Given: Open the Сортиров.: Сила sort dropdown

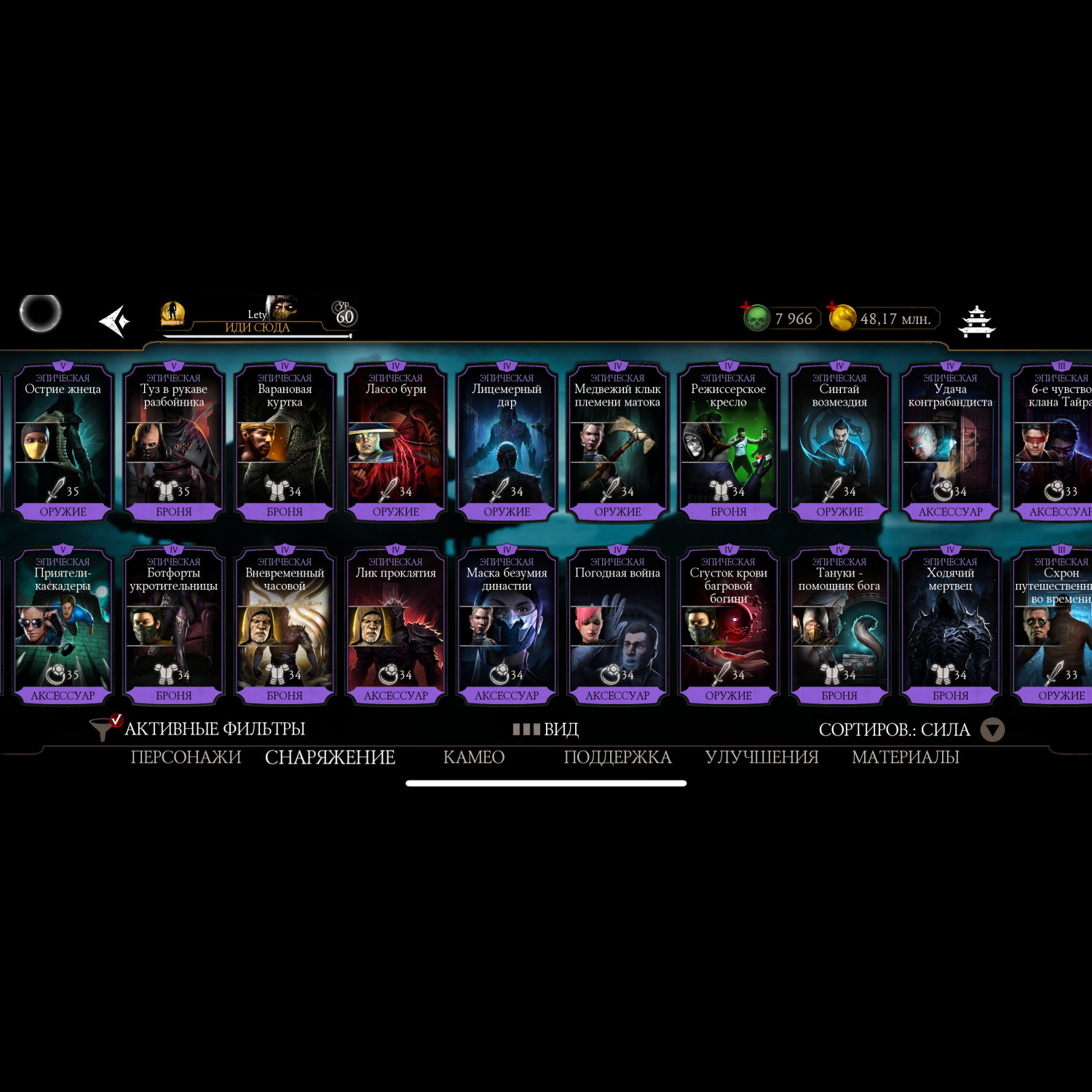Looking at the screenshot, I should pos(911,729).
